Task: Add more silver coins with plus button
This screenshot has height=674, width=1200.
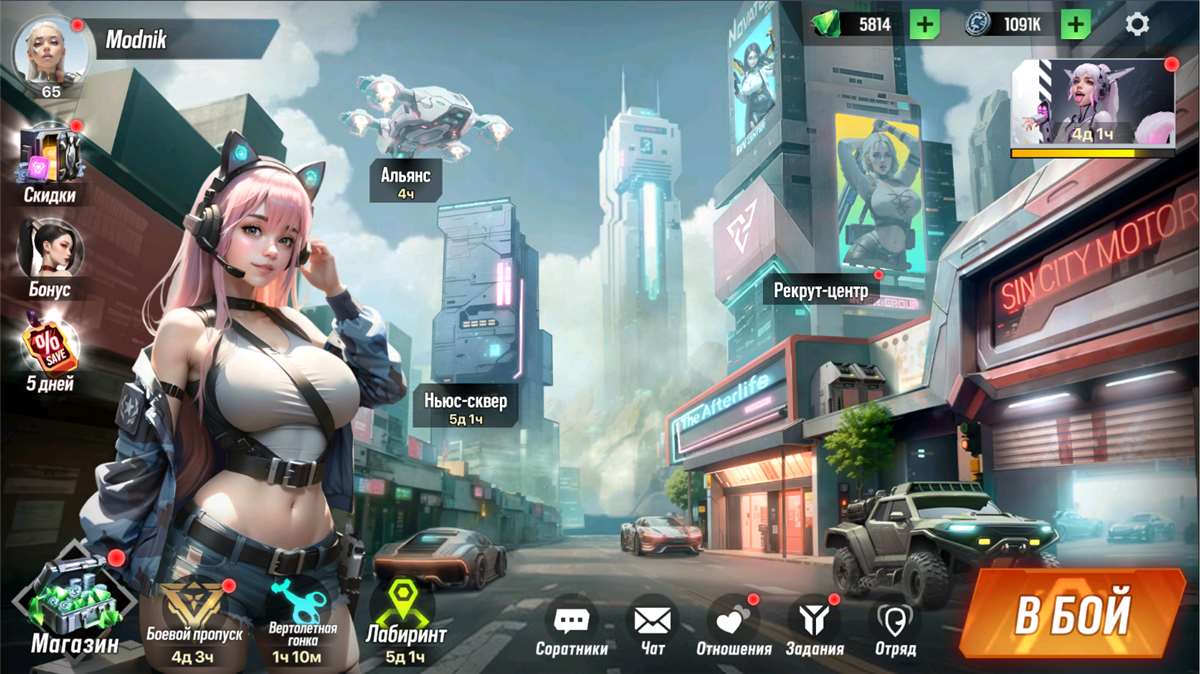Action: [1075, 24]
